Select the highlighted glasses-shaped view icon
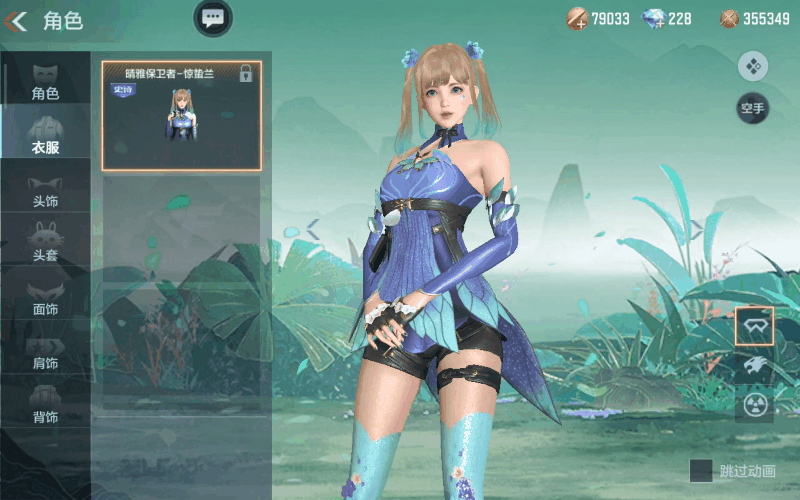 (x=754, y=326)
